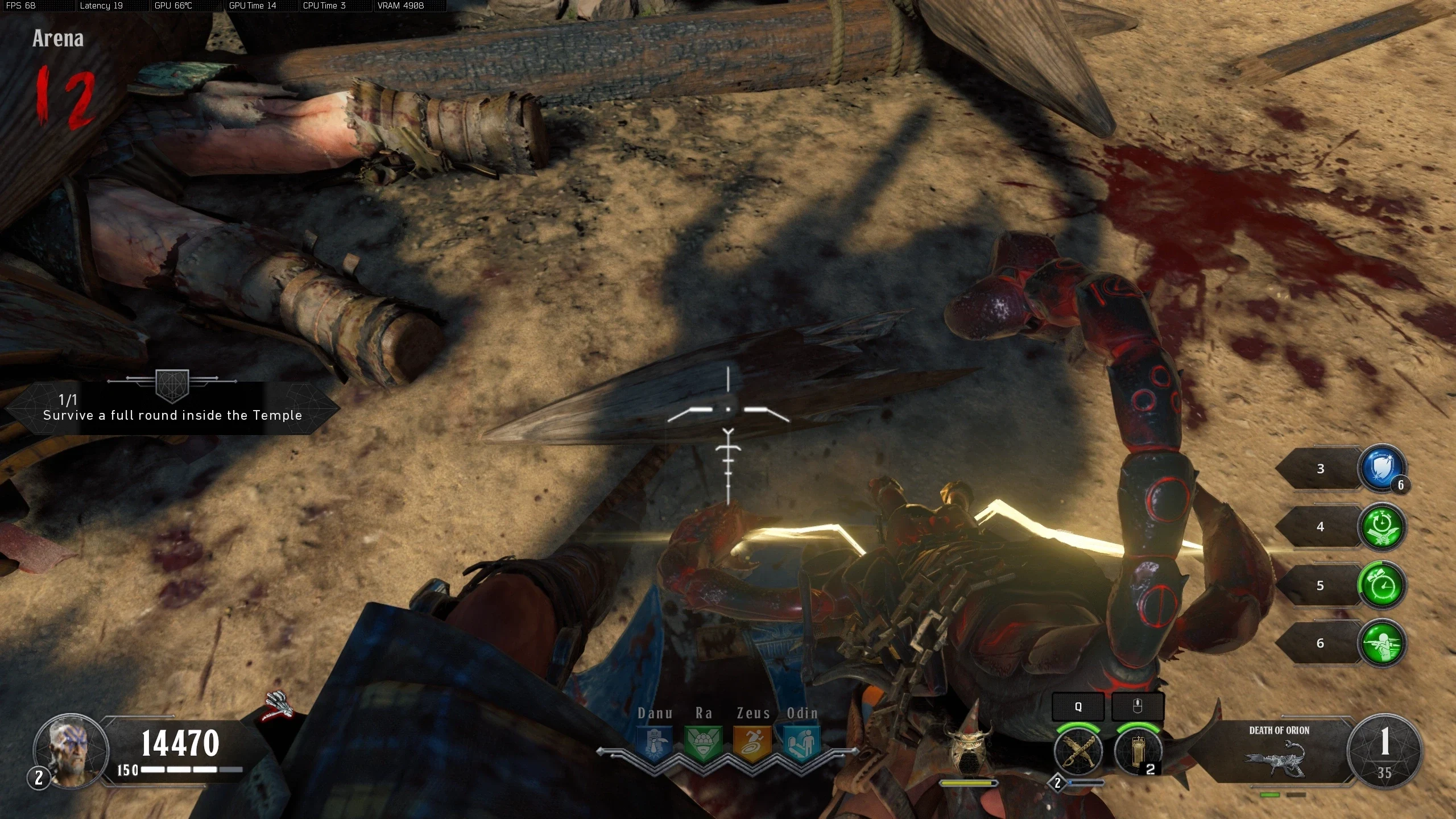Viewport: 1456px width, 819px height.
Task: Activate the stopwatch and crossed-swords elixir
Action: tap(1381, 527)
